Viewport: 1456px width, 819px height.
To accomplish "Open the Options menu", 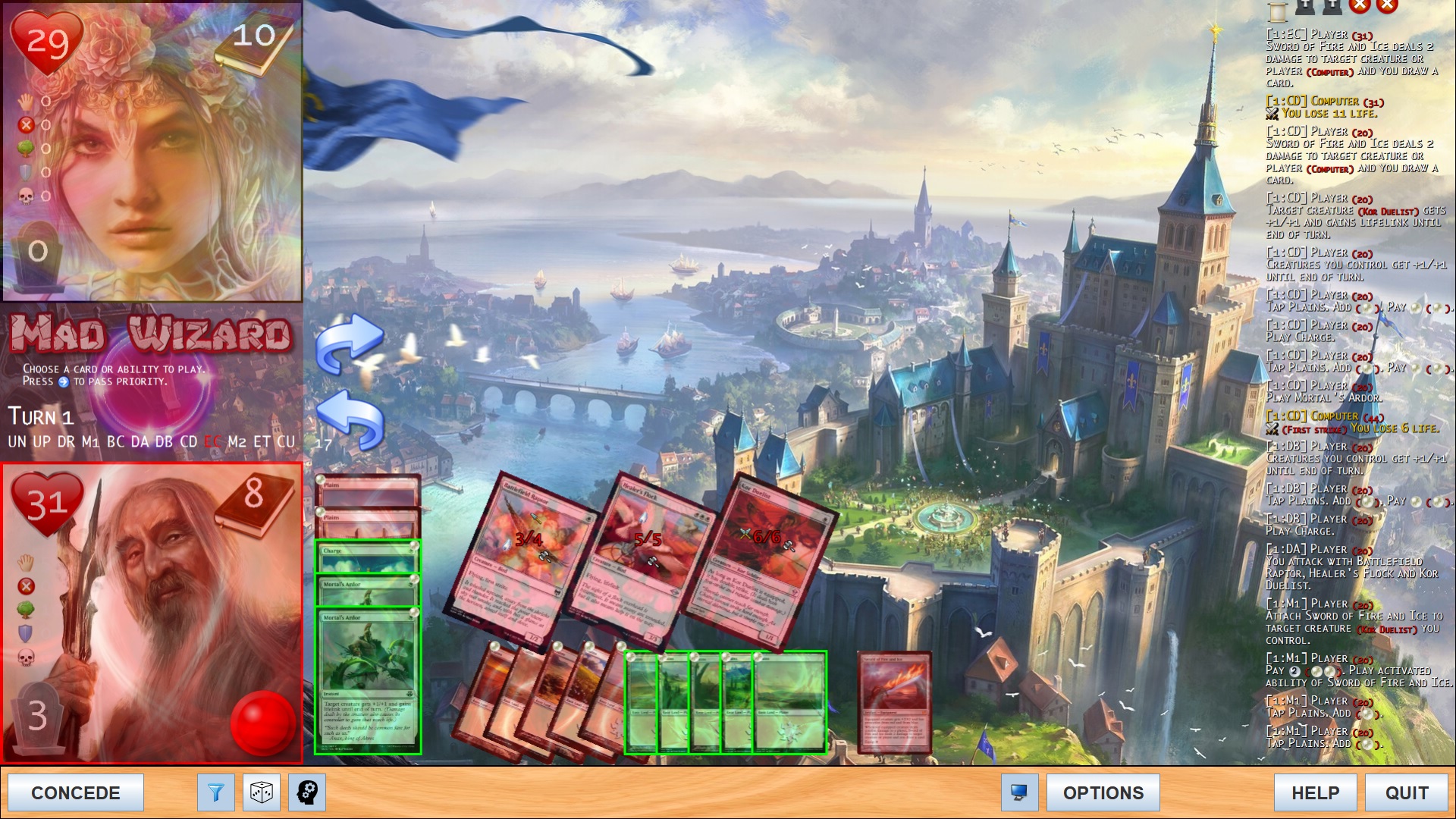I will (1103, 792).
